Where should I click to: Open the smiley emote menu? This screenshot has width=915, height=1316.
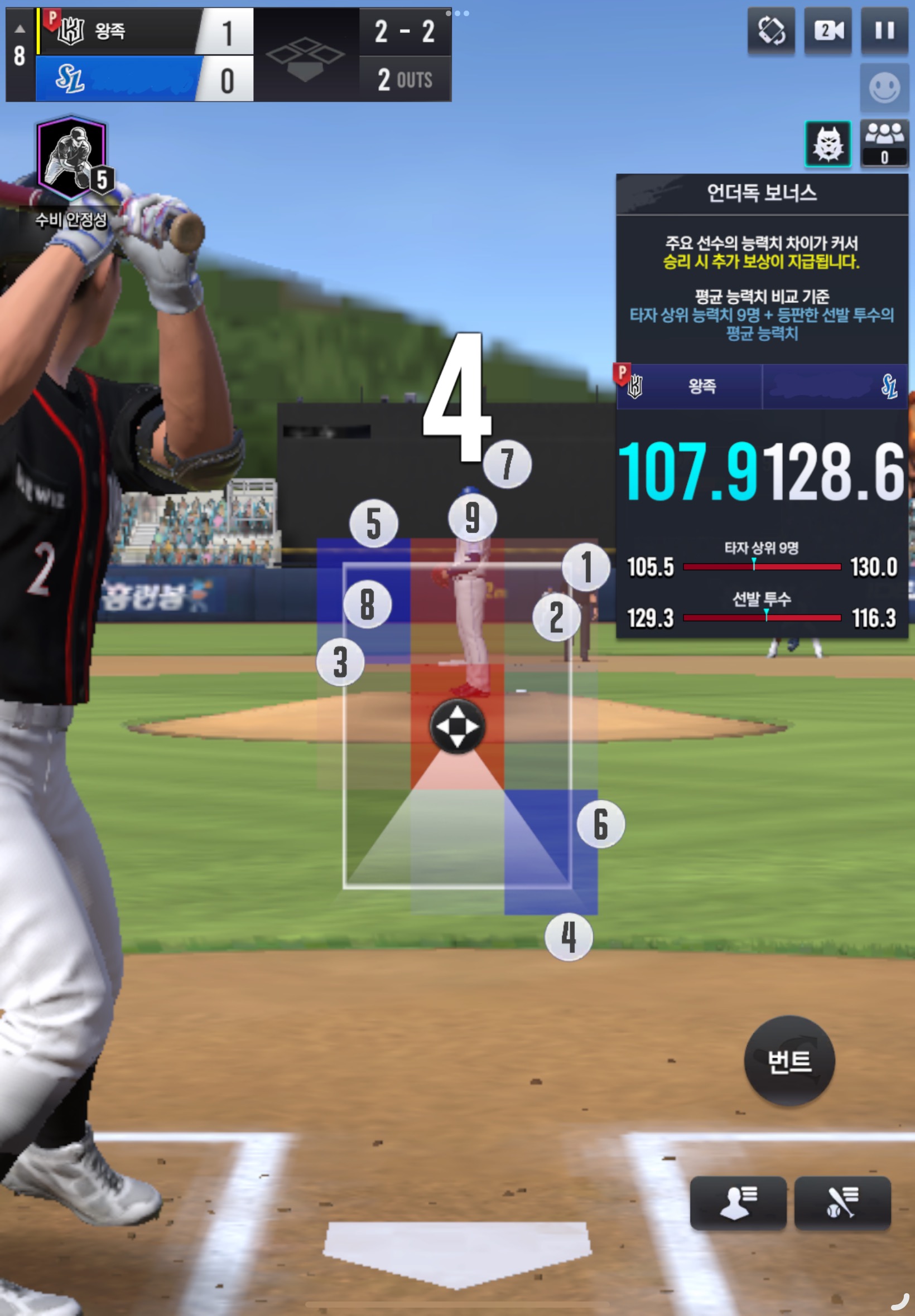[884, 88]
